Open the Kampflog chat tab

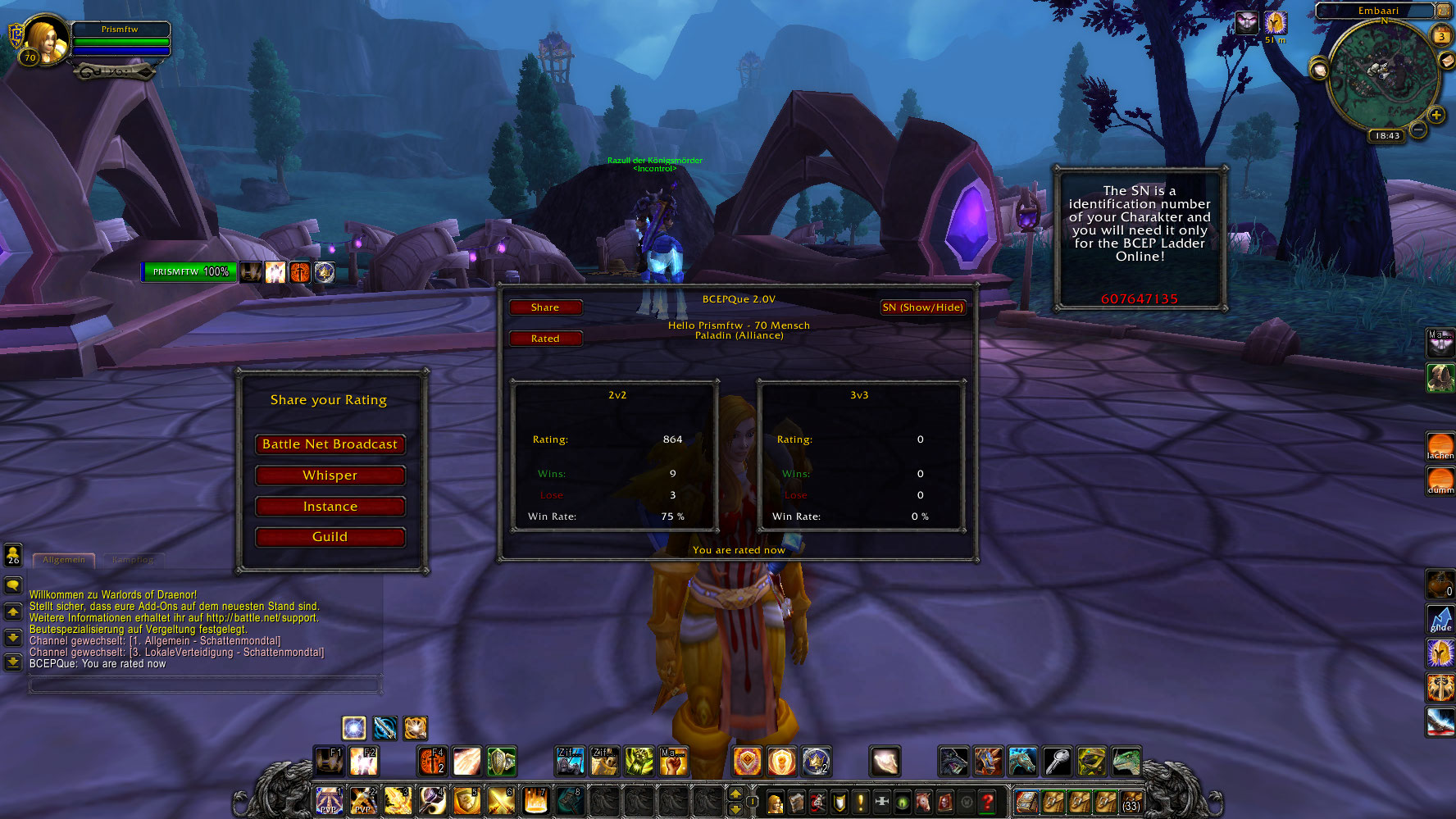(x=132, y=560)
